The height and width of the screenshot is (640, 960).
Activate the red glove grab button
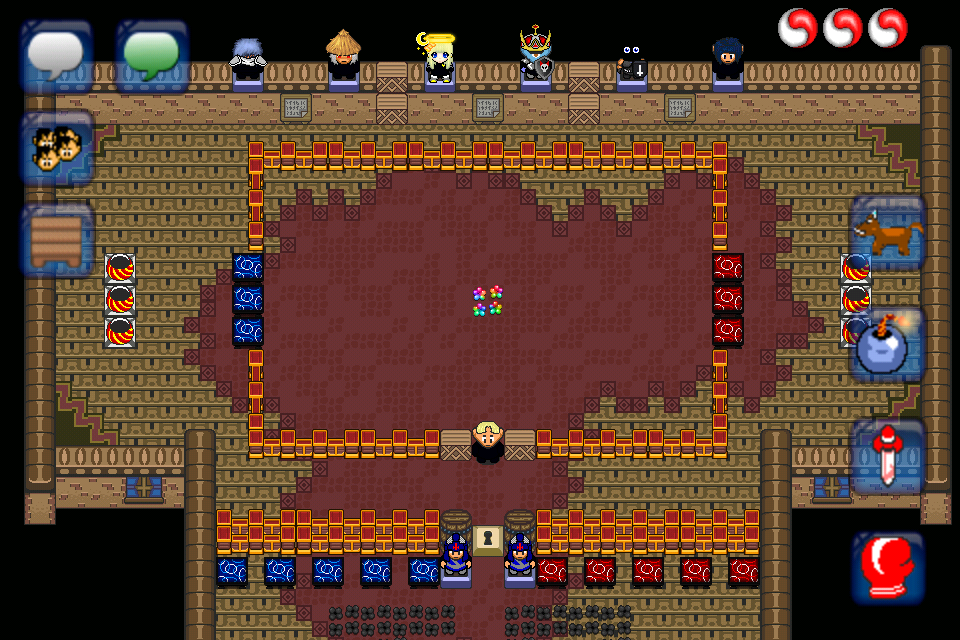888,567
